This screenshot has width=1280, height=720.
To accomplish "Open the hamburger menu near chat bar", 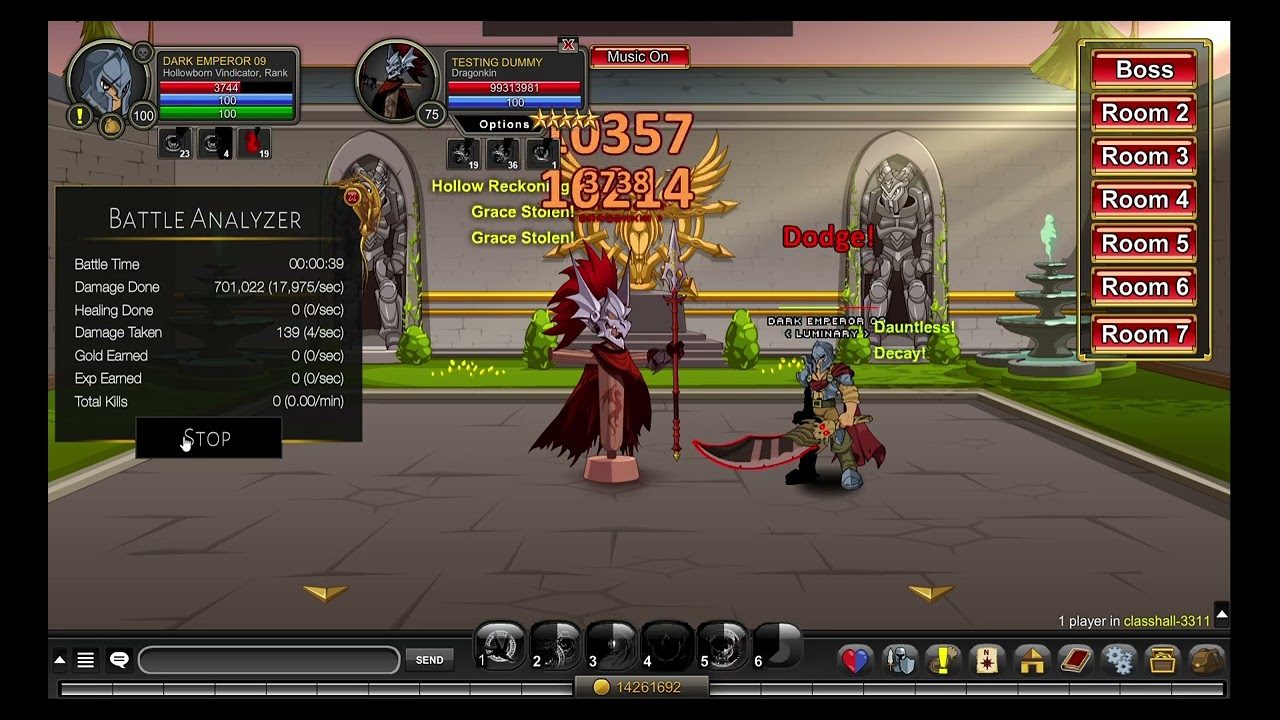I will [x=85, y=659].
